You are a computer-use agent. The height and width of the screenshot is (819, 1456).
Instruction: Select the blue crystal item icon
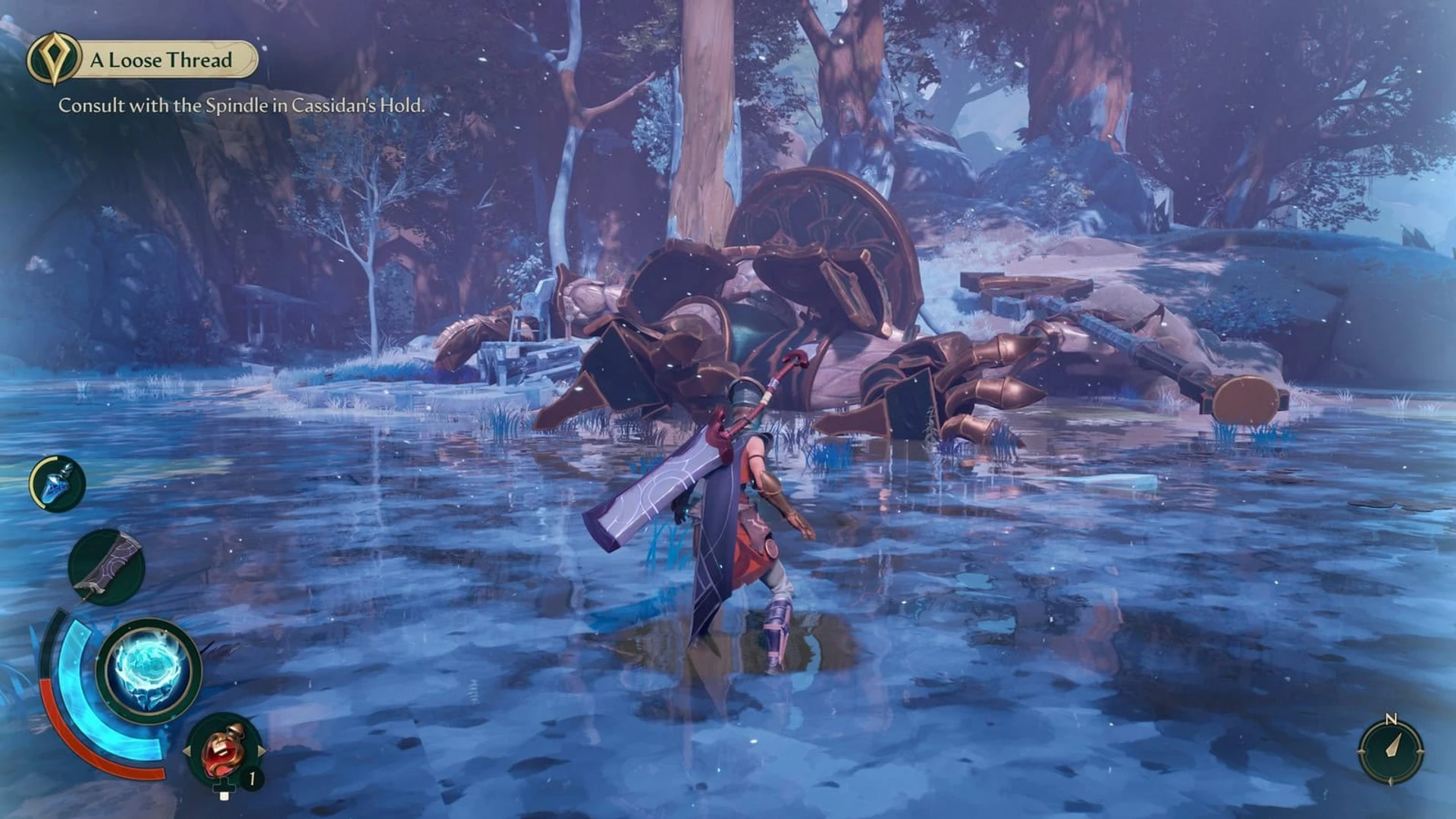point(58,483)
